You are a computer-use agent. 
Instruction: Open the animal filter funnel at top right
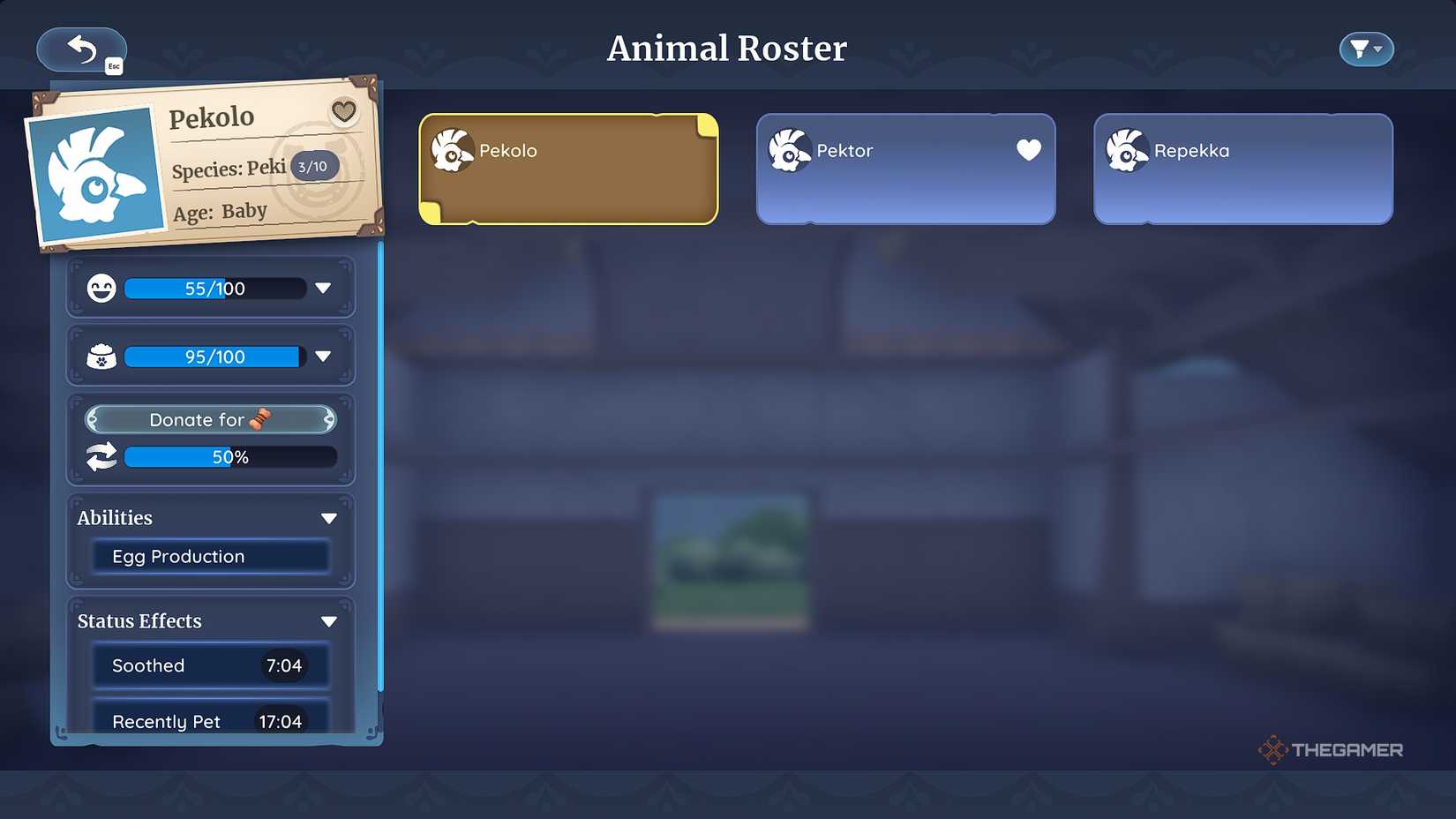pos(1365,49)
